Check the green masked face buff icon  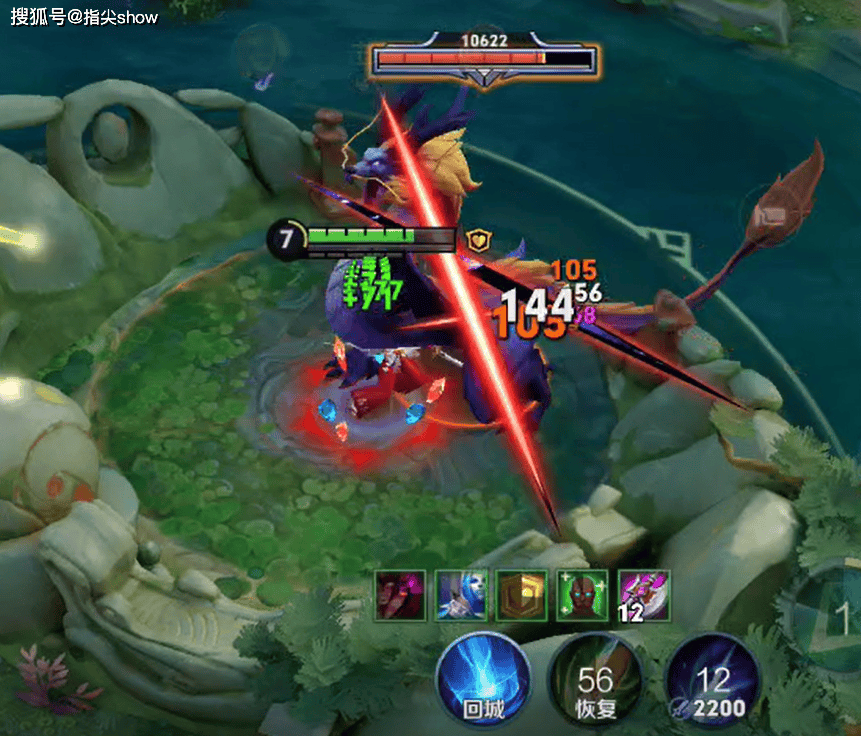[583, 596]
